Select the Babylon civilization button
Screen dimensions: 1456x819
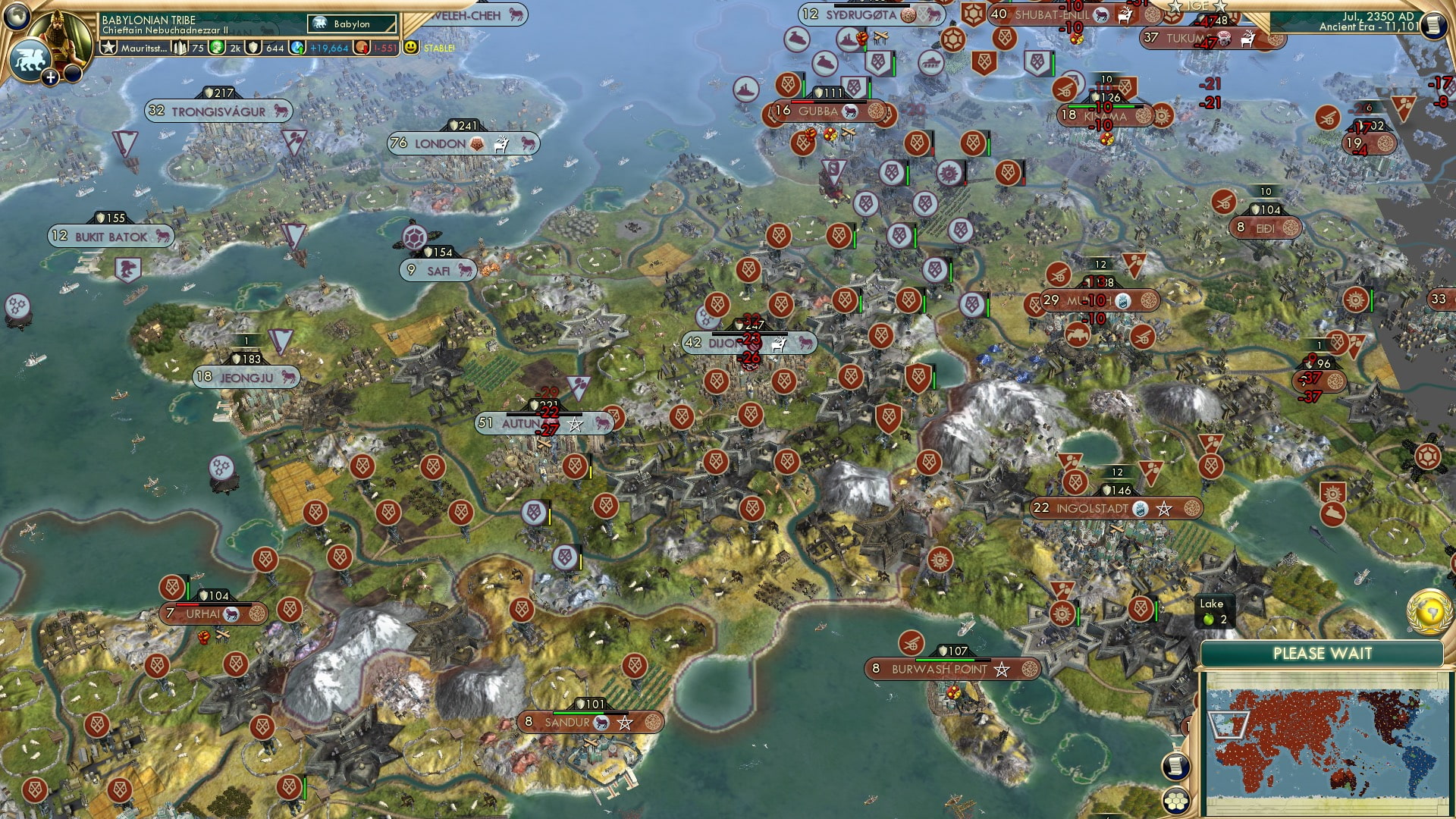pyautogui.click(x=352, y=24)
